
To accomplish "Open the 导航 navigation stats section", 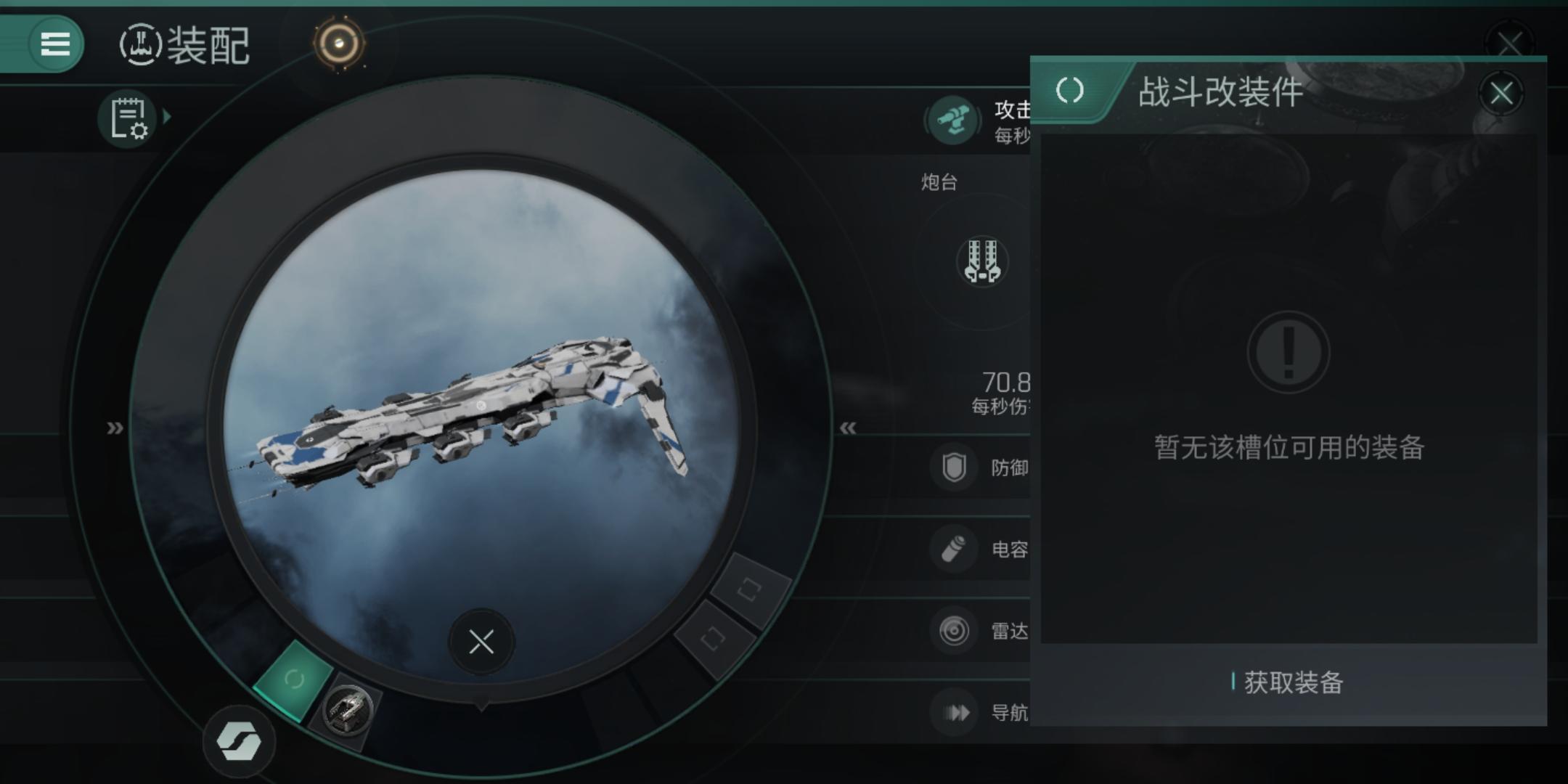I will (x=980, y=713).
